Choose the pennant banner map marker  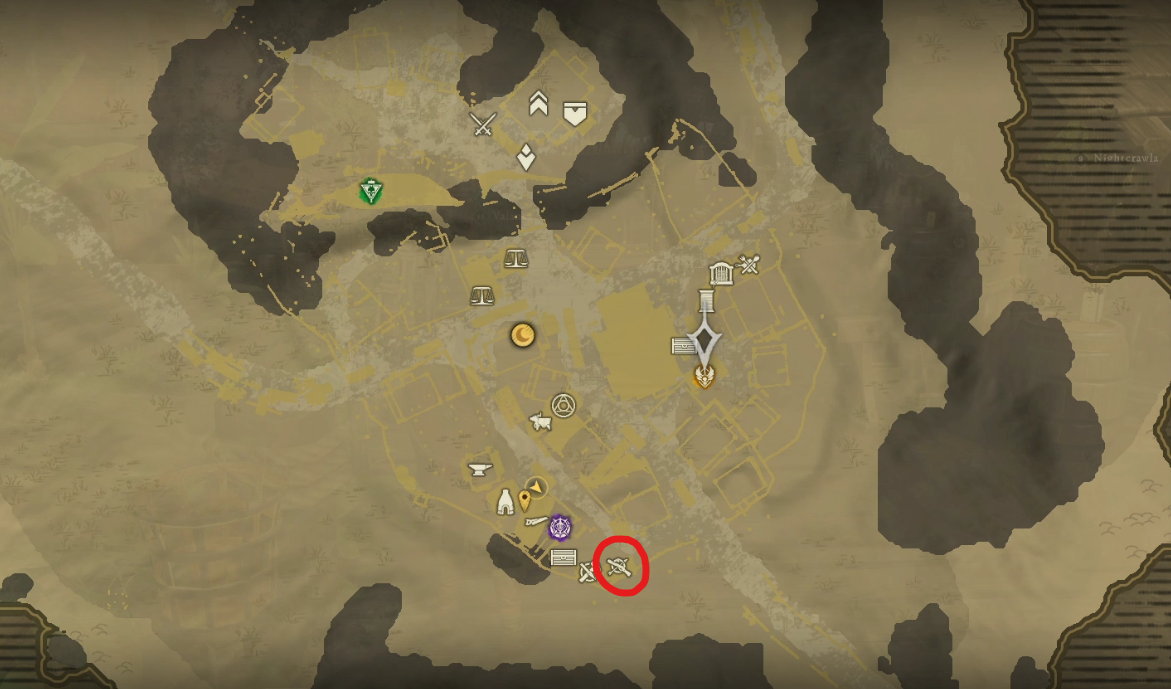click(x=574, y=113)
